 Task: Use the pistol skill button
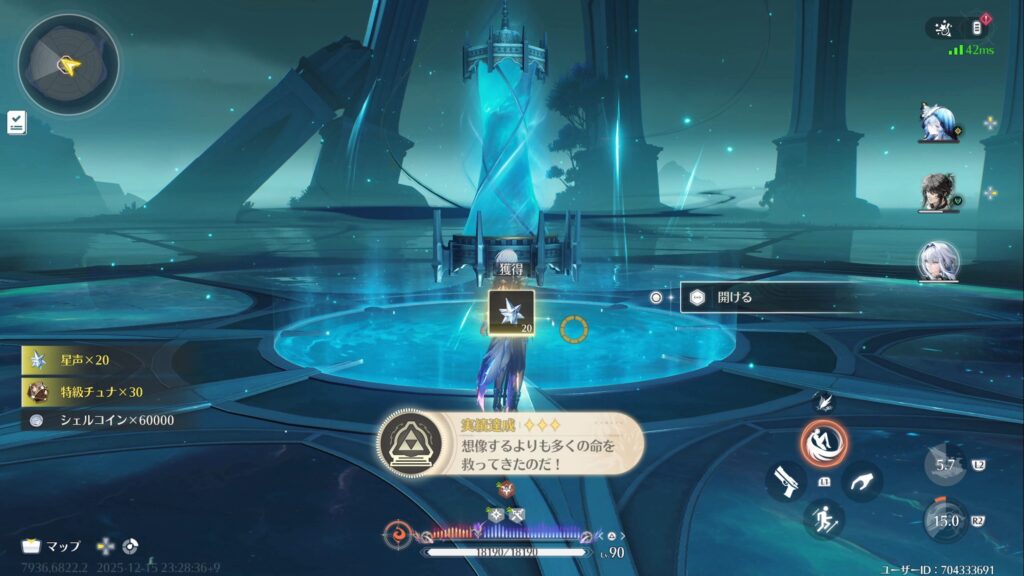point(787,482)
